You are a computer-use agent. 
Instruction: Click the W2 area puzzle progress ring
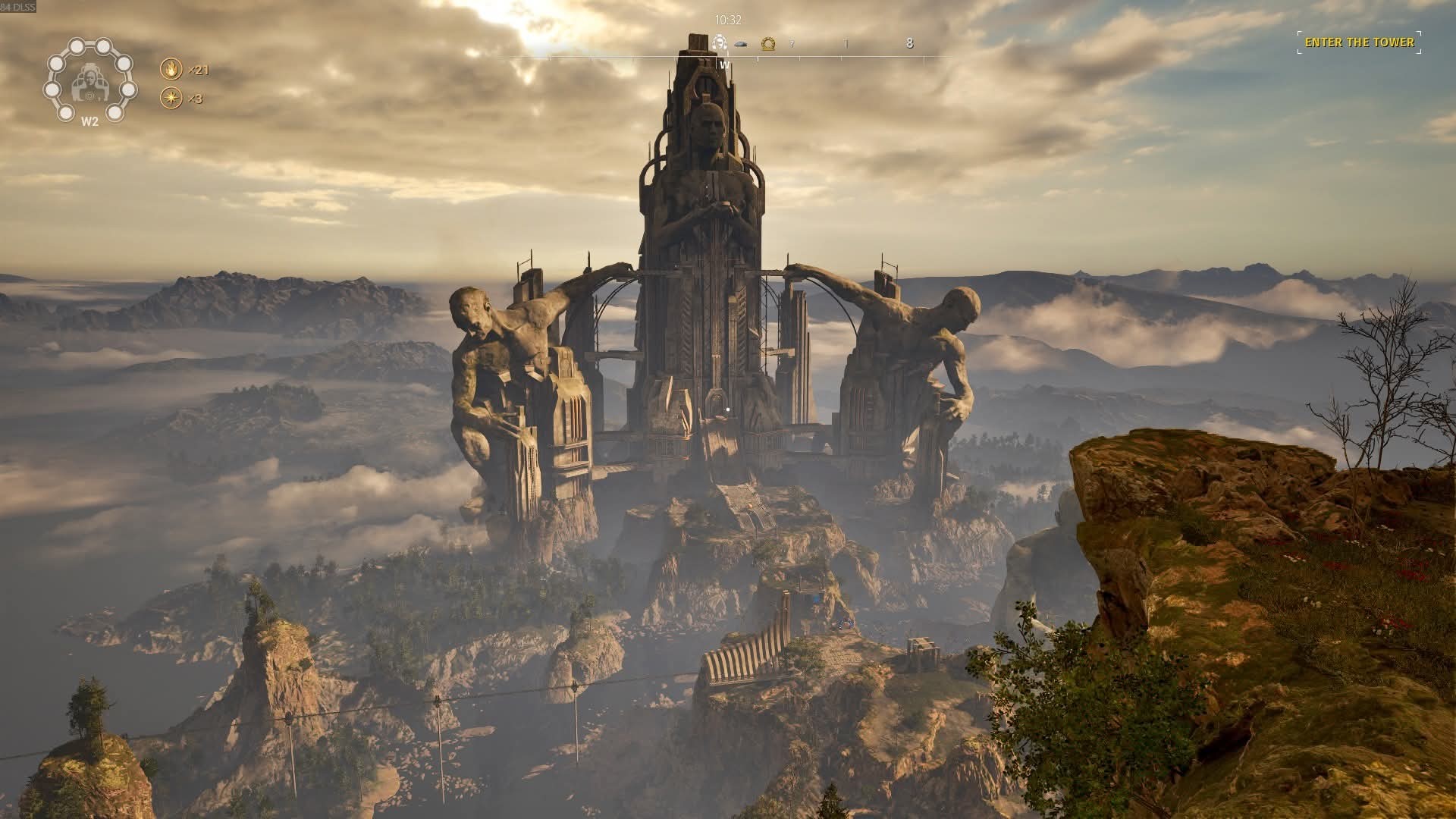click(x=89, y=80)
